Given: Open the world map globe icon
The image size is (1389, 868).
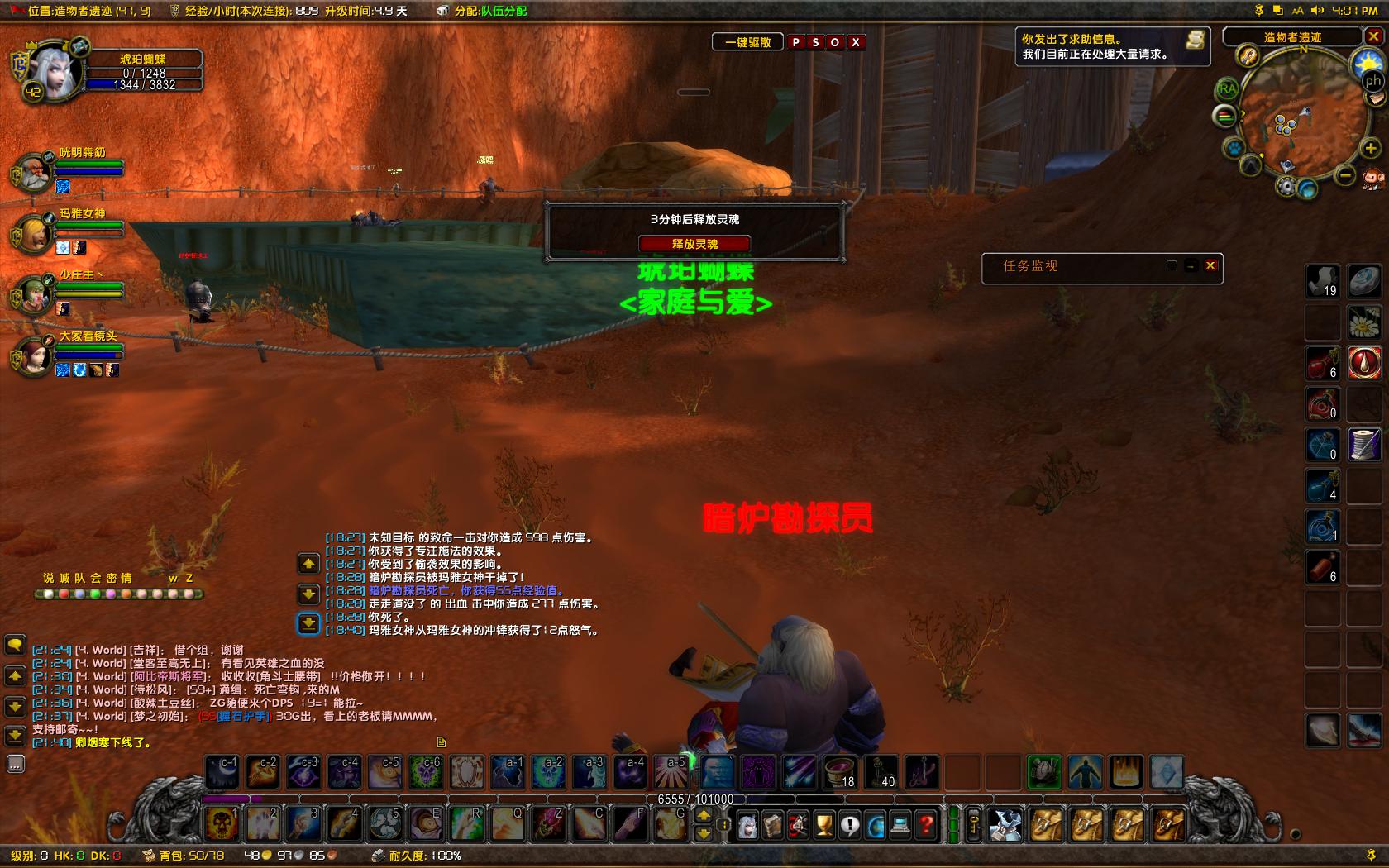Looking at the screenshot, I should pos(876,825).
